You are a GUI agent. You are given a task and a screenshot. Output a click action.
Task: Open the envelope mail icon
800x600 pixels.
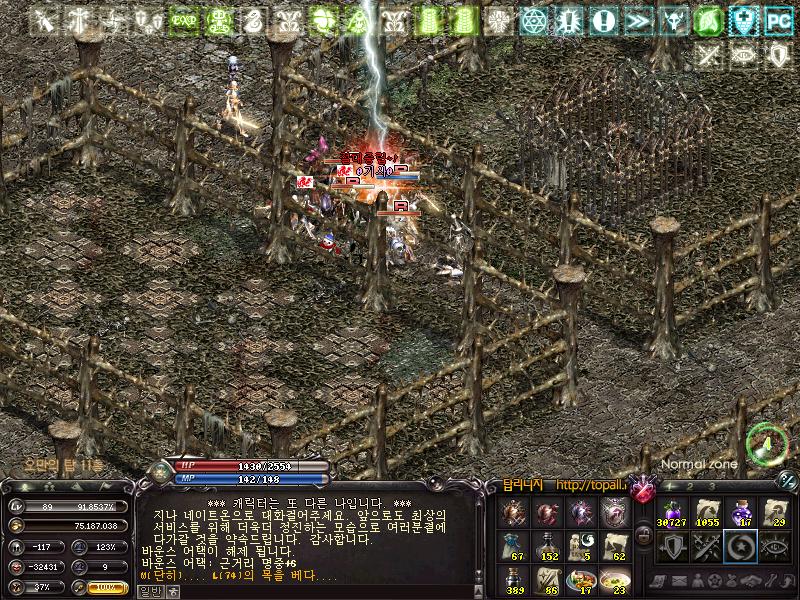[681, 581]
